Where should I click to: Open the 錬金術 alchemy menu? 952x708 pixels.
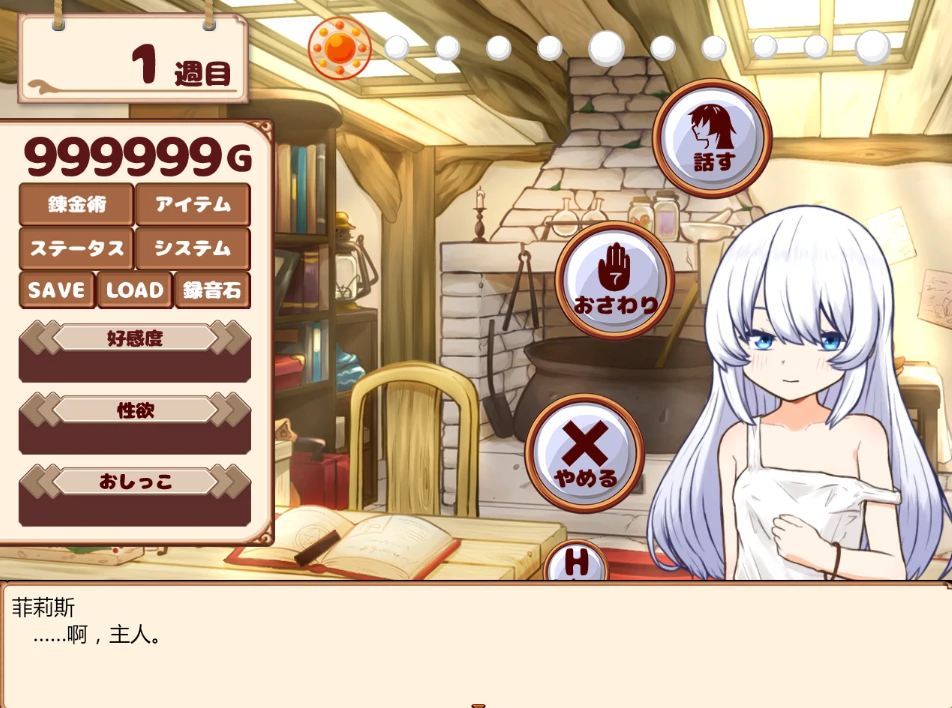(x=76, y=205)
